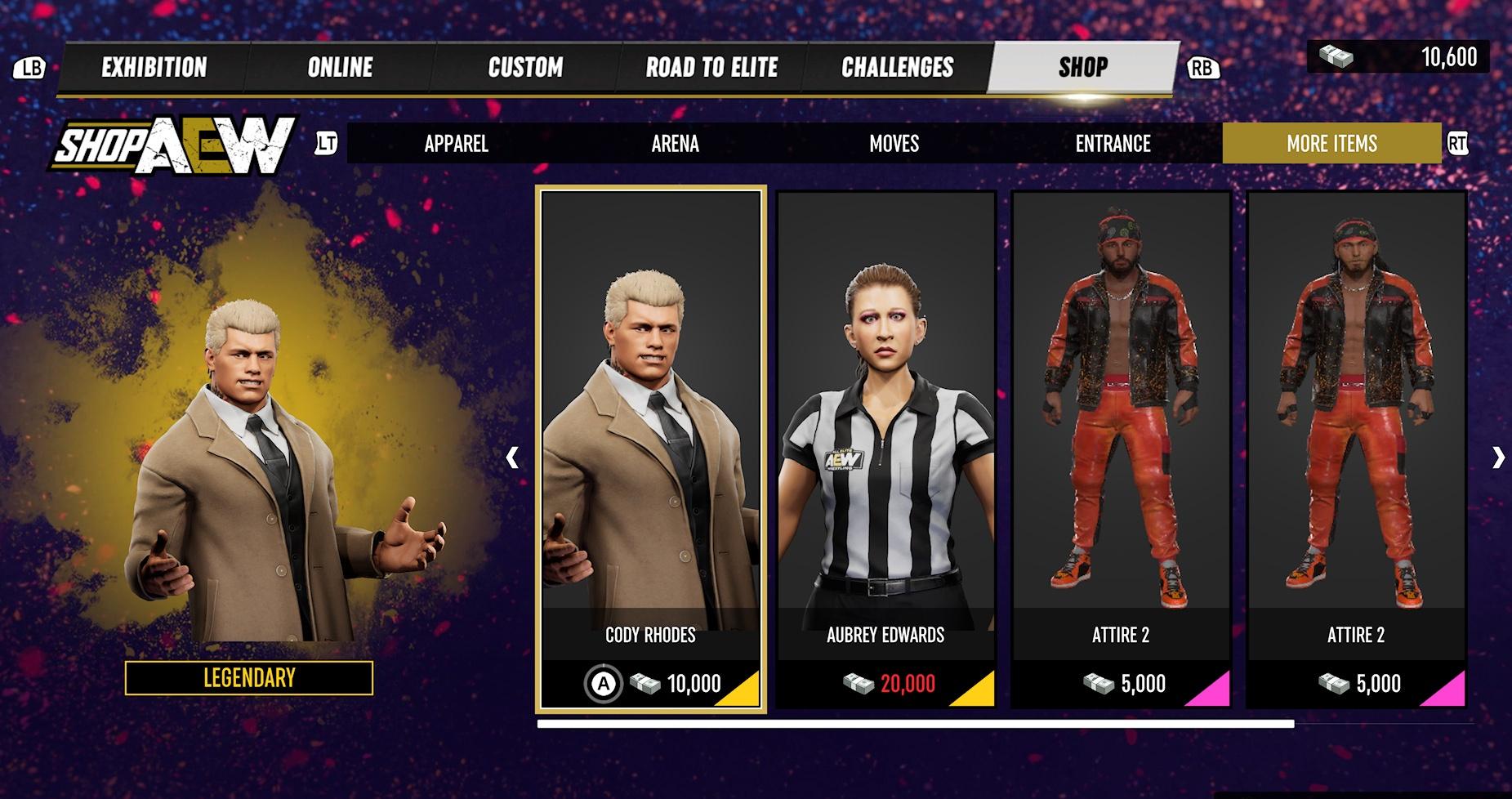Click the Shop tab
This screenshot has width=1512, height=799.
pos(1083,67)
